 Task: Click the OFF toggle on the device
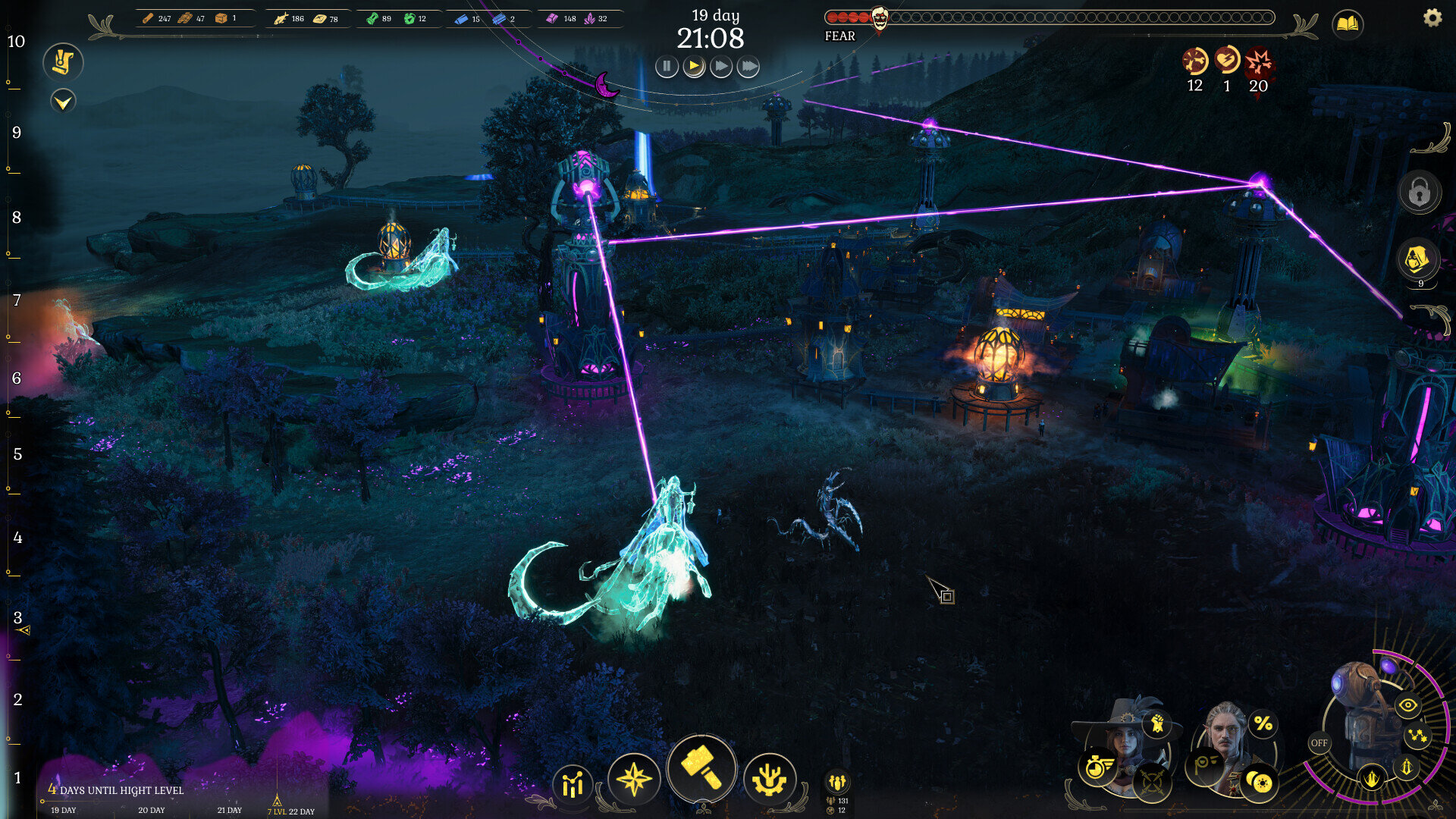pyautogui.click(x=1319, y=743)
